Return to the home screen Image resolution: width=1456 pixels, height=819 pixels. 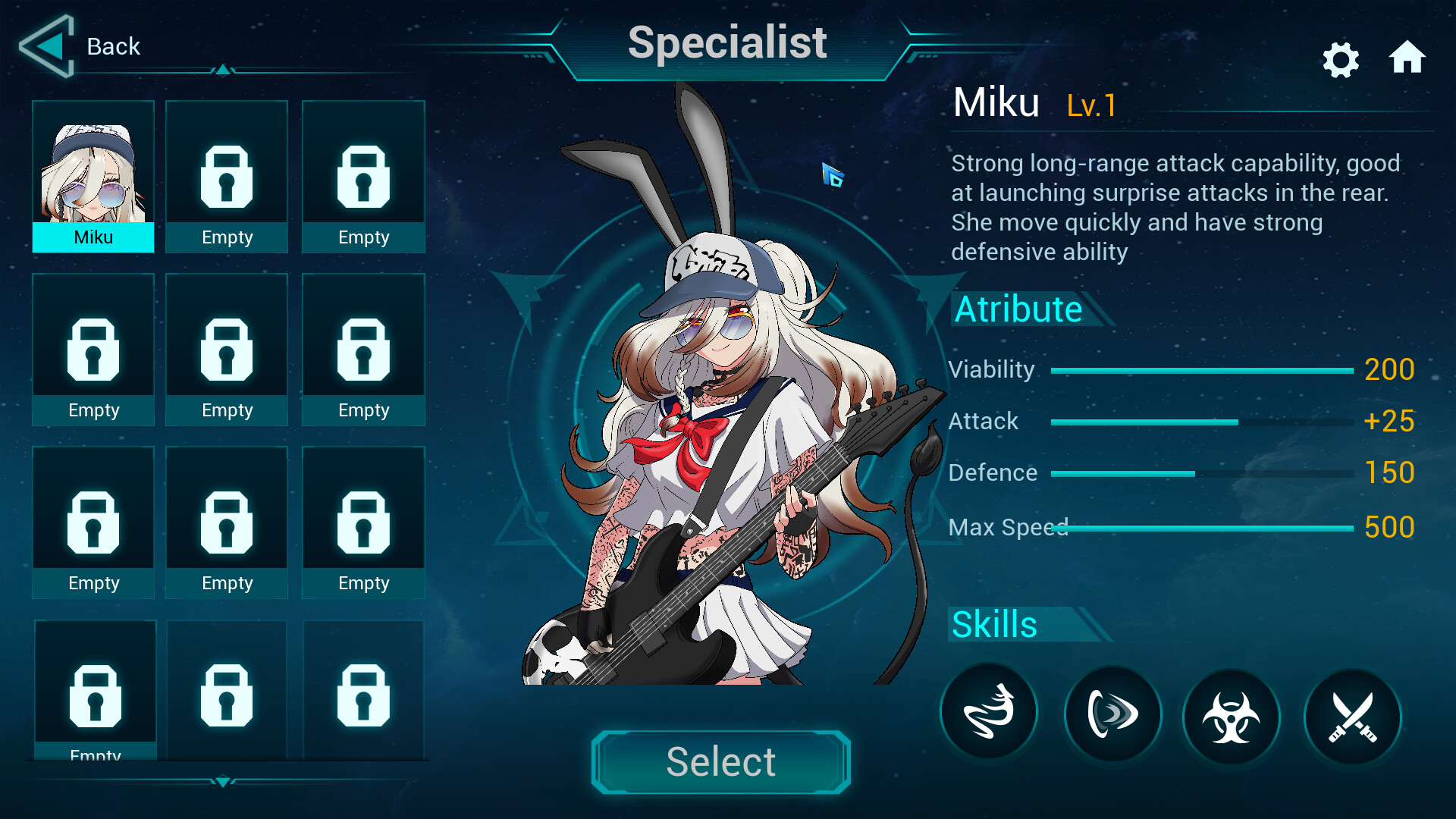[x=1407, y=58]
